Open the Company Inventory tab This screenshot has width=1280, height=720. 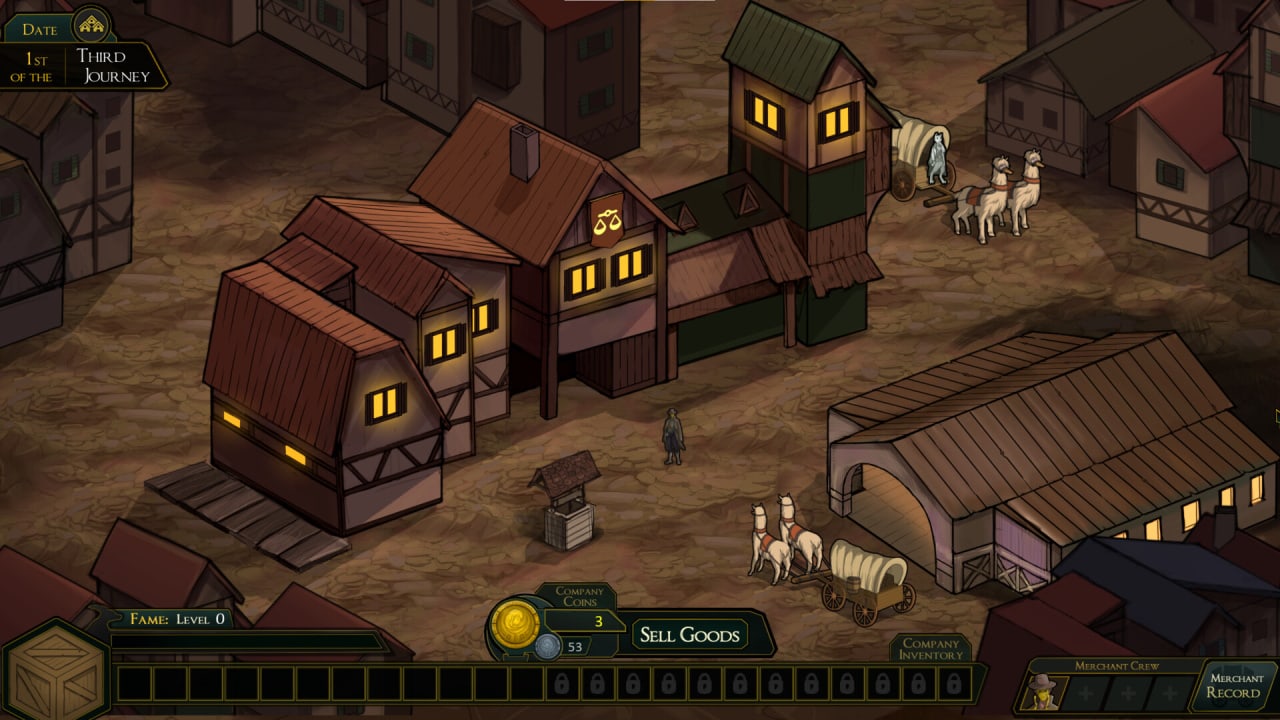click(x=930, y=649)
